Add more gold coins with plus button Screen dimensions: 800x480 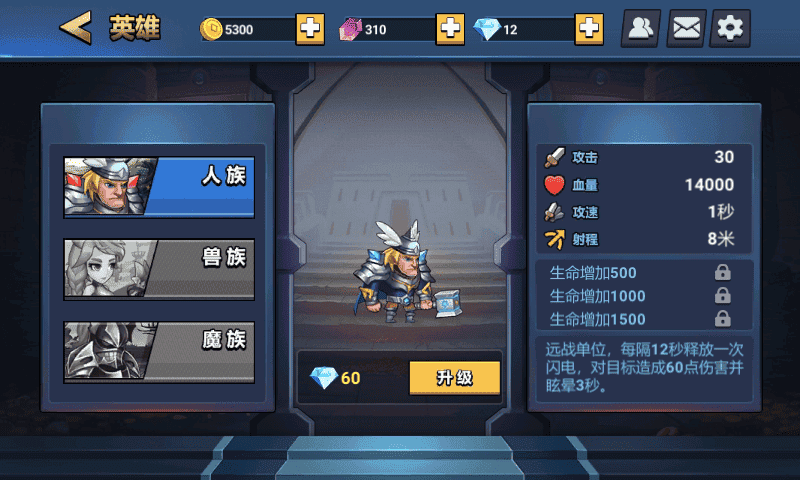click(x=310, y=29)
